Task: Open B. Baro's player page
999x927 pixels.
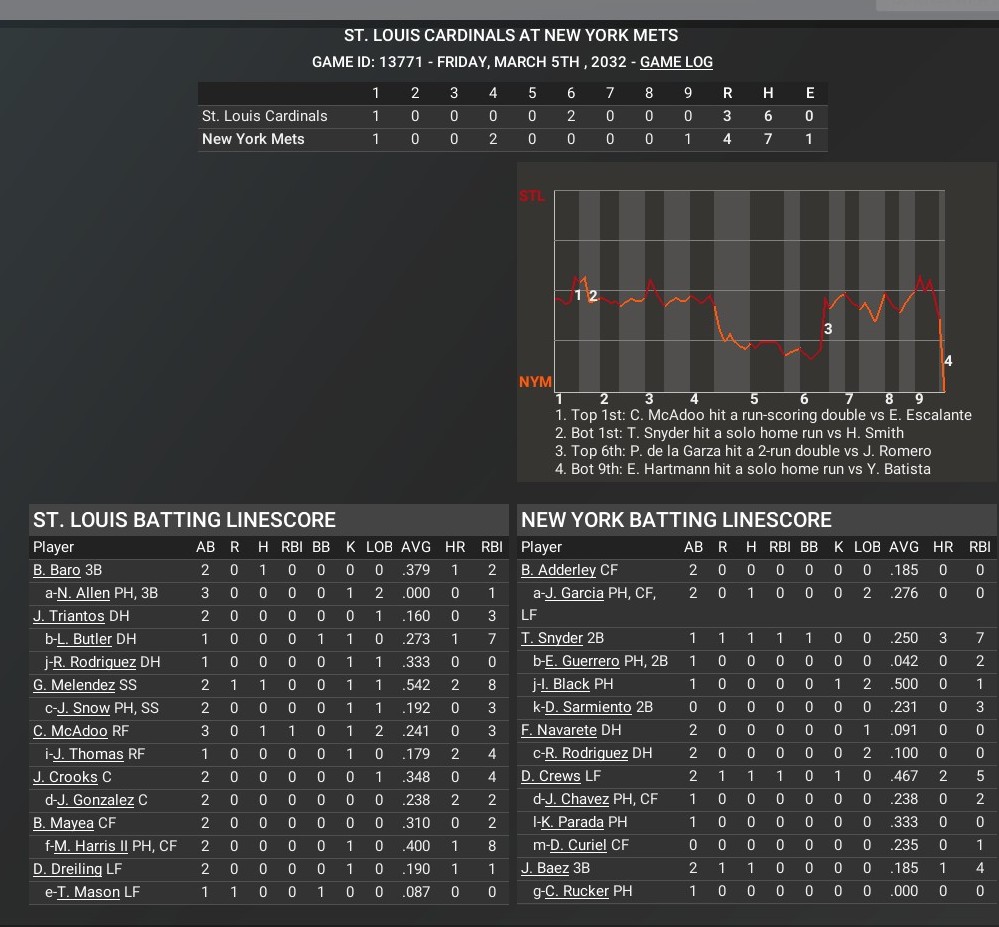Action: (x=56, y=570)
